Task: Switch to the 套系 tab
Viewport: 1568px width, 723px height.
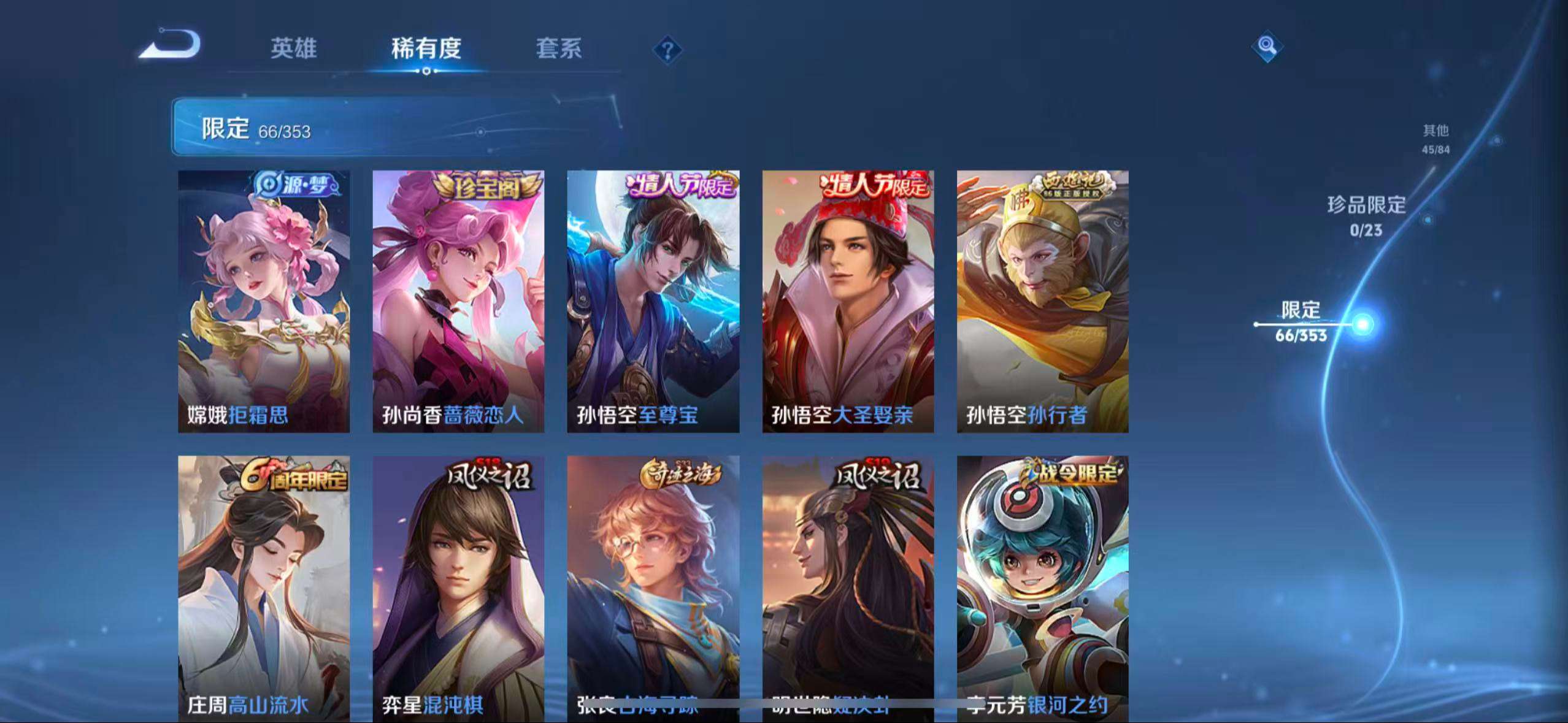Action: (x=559, y=50)
